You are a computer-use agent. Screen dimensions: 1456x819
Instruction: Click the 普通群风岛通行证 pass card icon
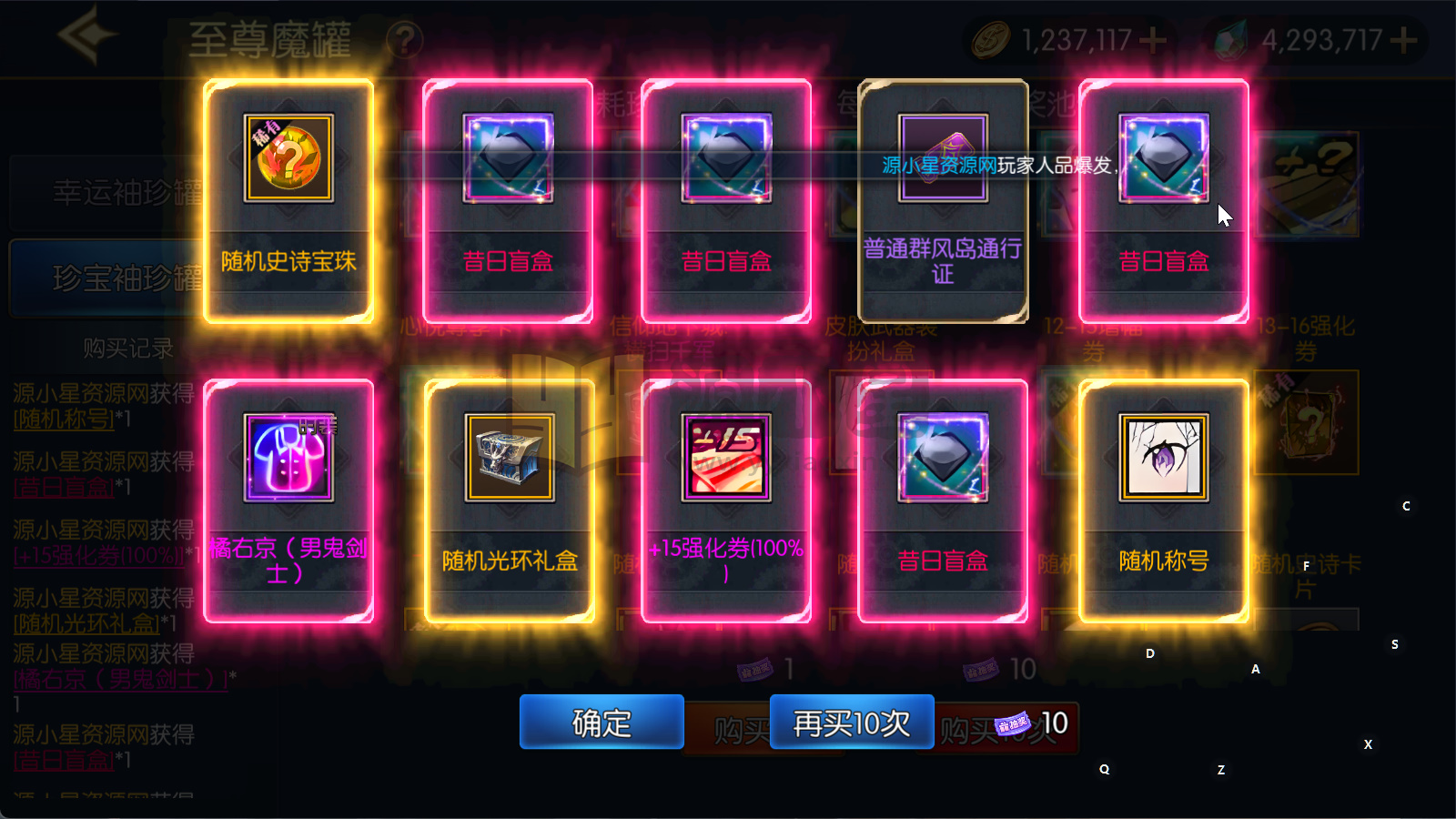point(944,157)
